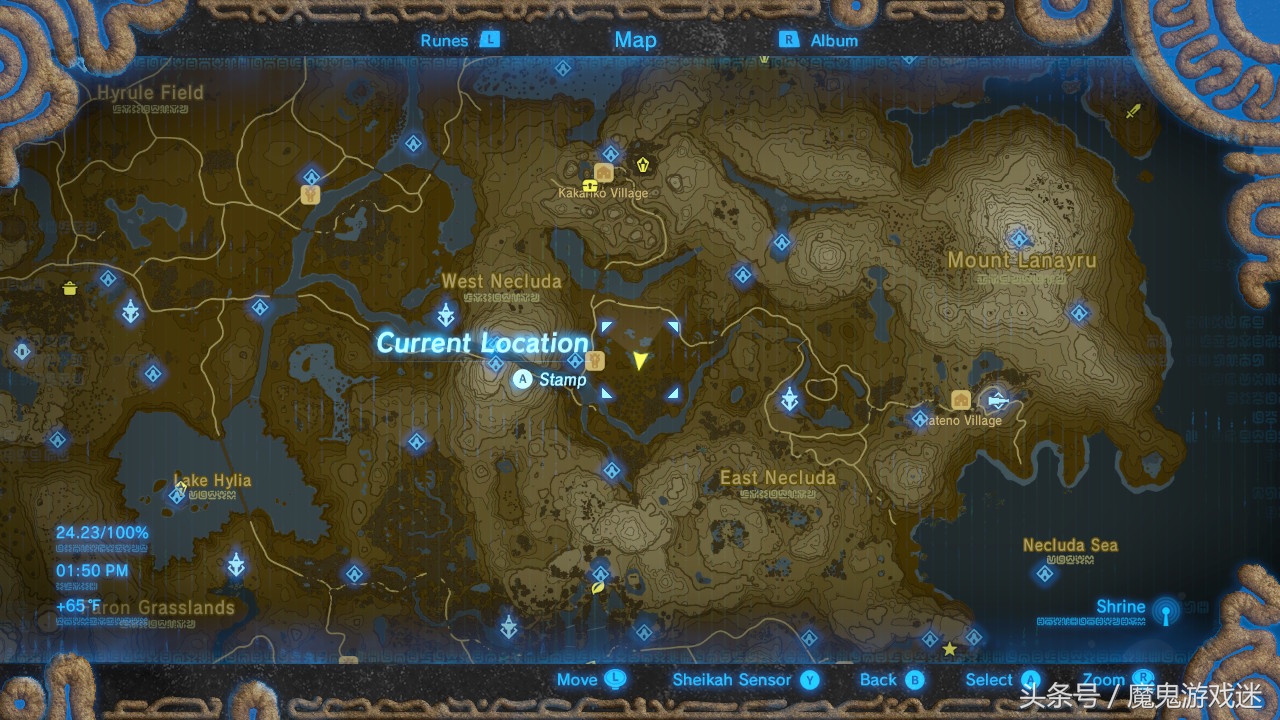This screenshot has height=720, width=1280.
Task: Choose the yellow cooking pot stamp
Action: coord(70,289)
